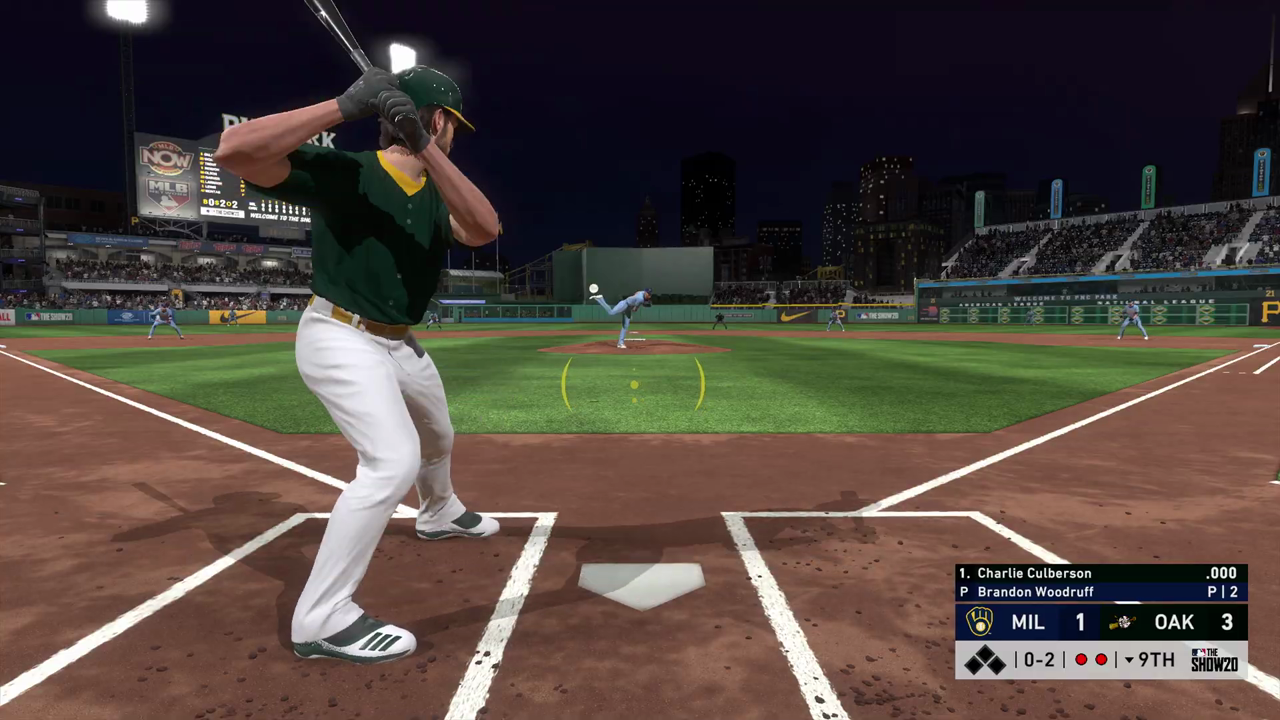Click the yellow P logo on the scoreboard
The height and width of the screenshot is (720, 1280).
(x=134, y=220)
